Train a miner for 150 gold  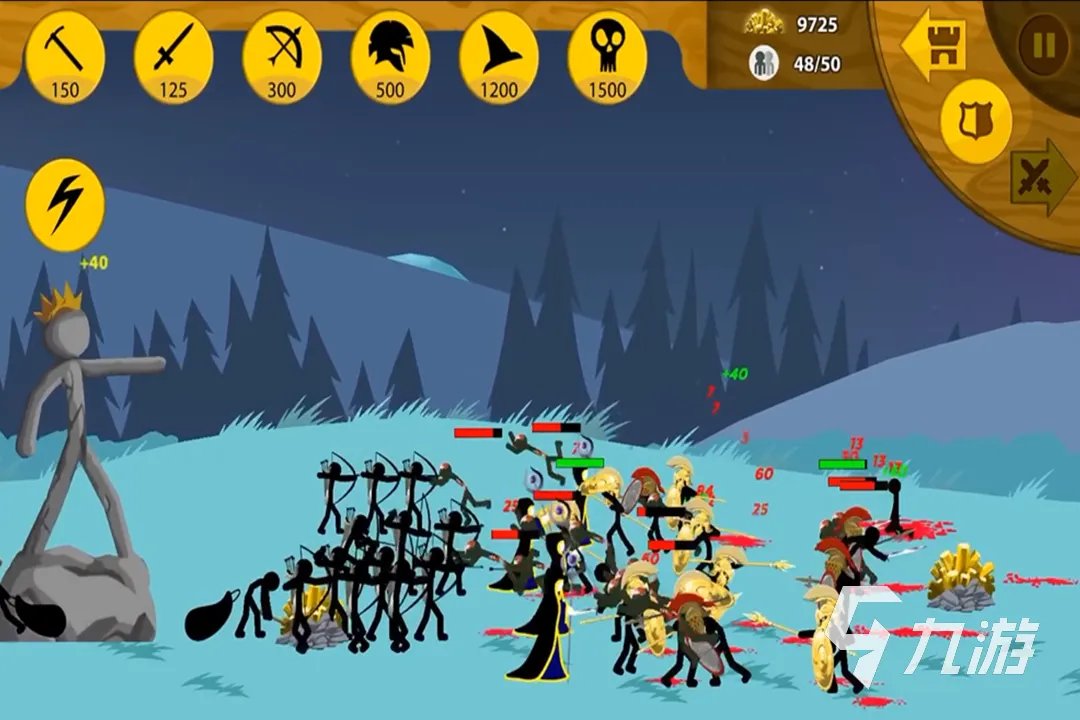click(x=65, y=55)
